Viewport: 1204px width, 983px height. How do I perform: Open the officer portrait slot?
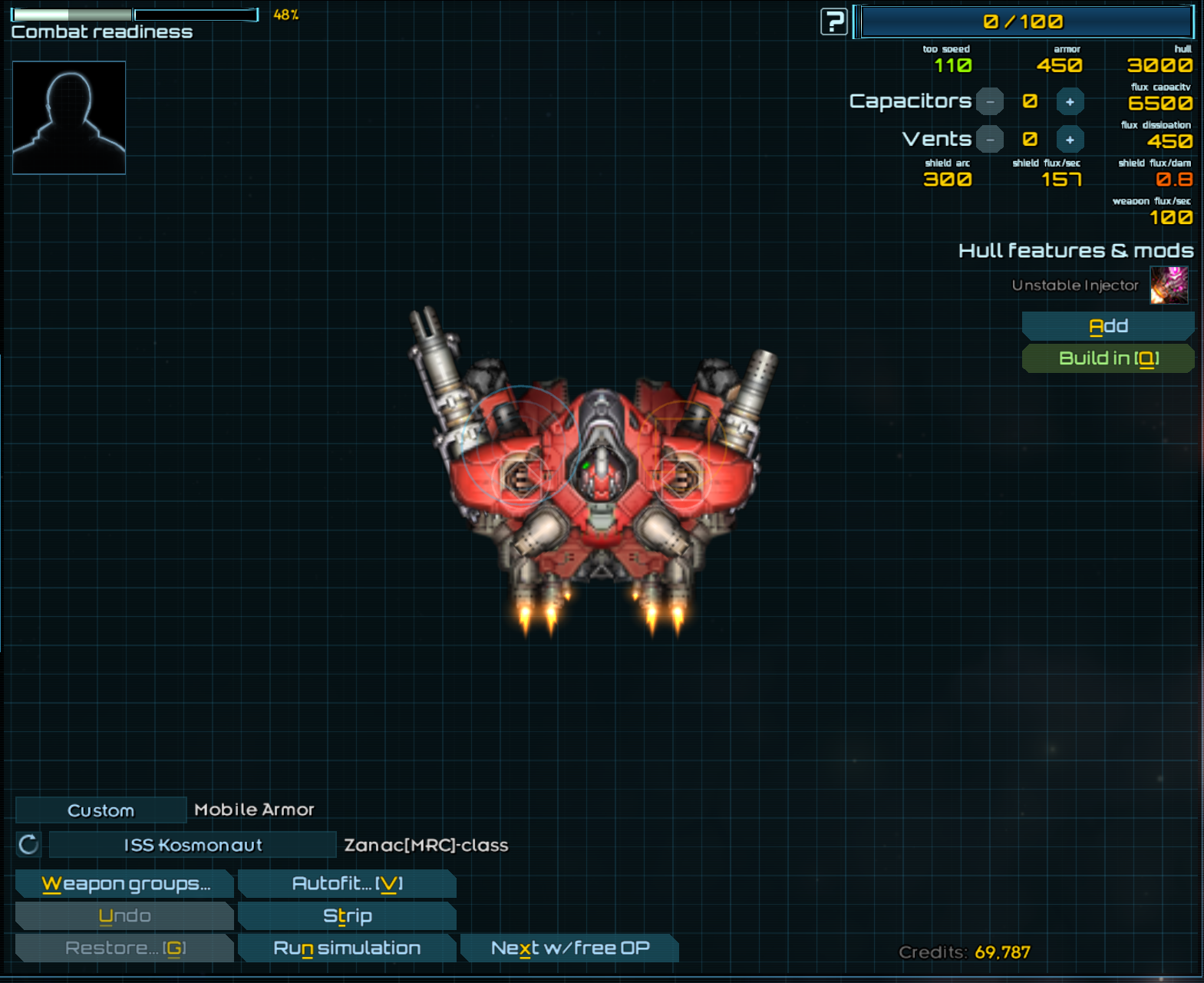coord(69,118)
